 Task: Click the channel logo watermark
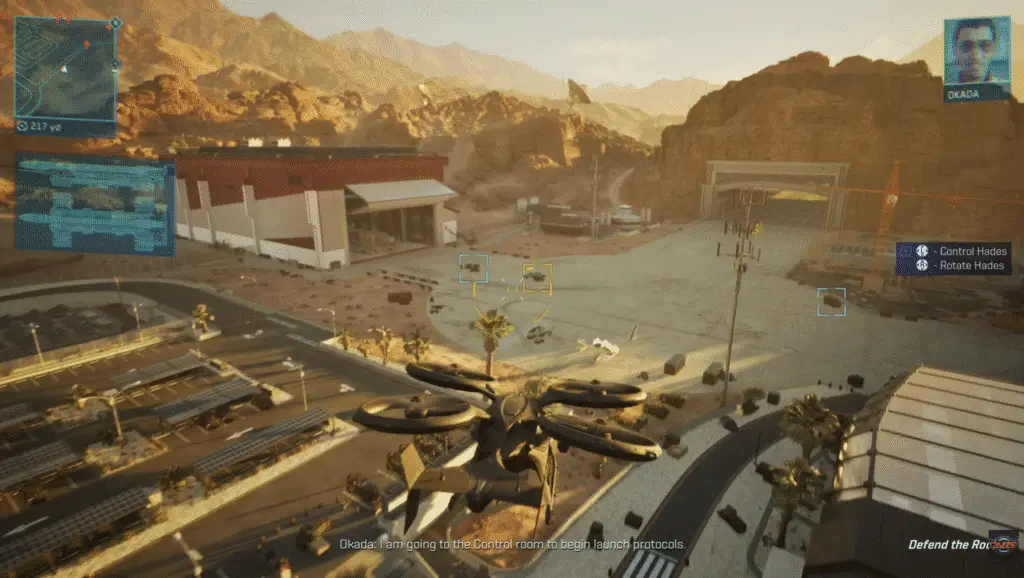(1004, 539)
